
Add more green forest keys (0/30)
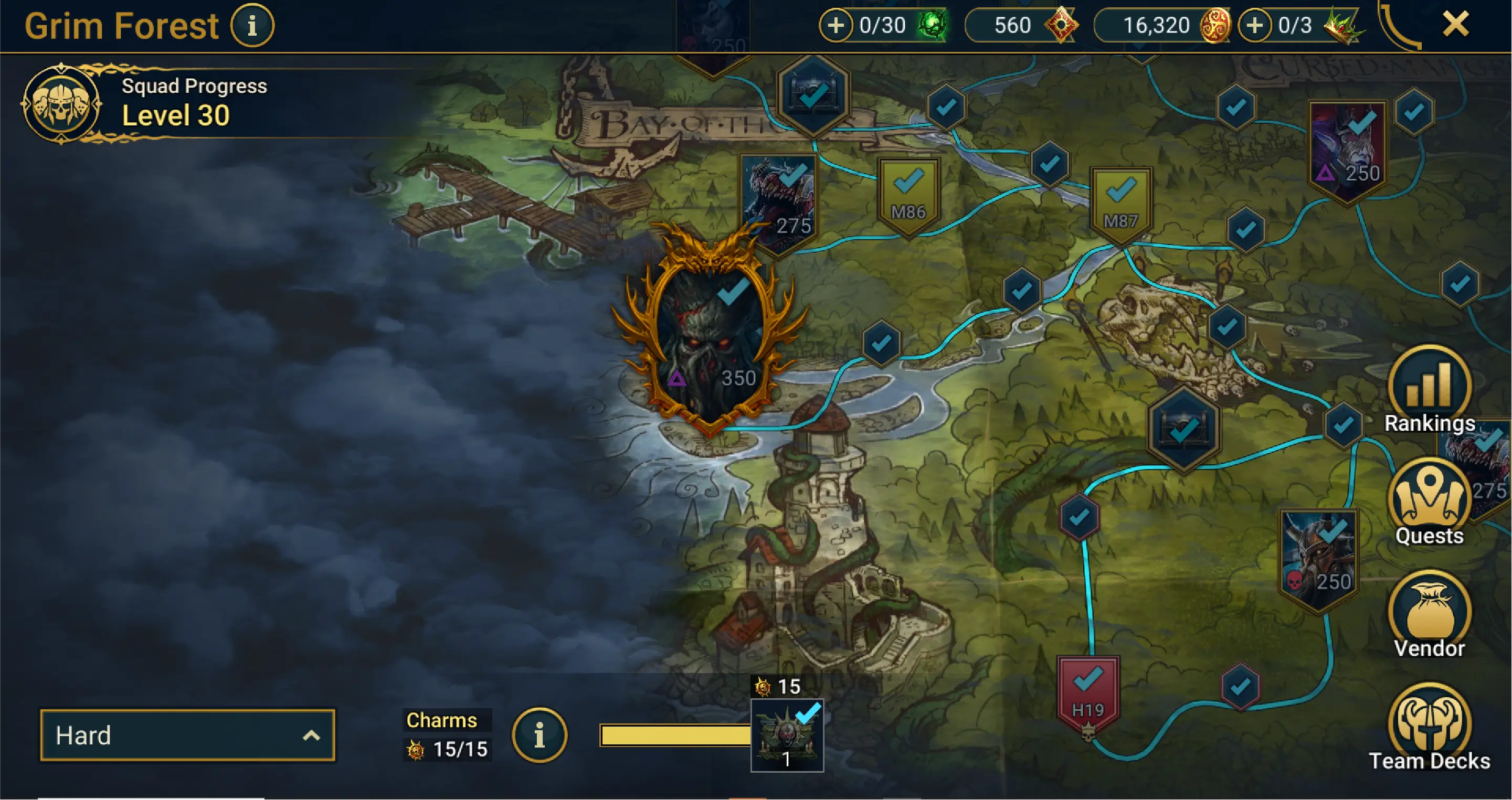click(836, 26)
